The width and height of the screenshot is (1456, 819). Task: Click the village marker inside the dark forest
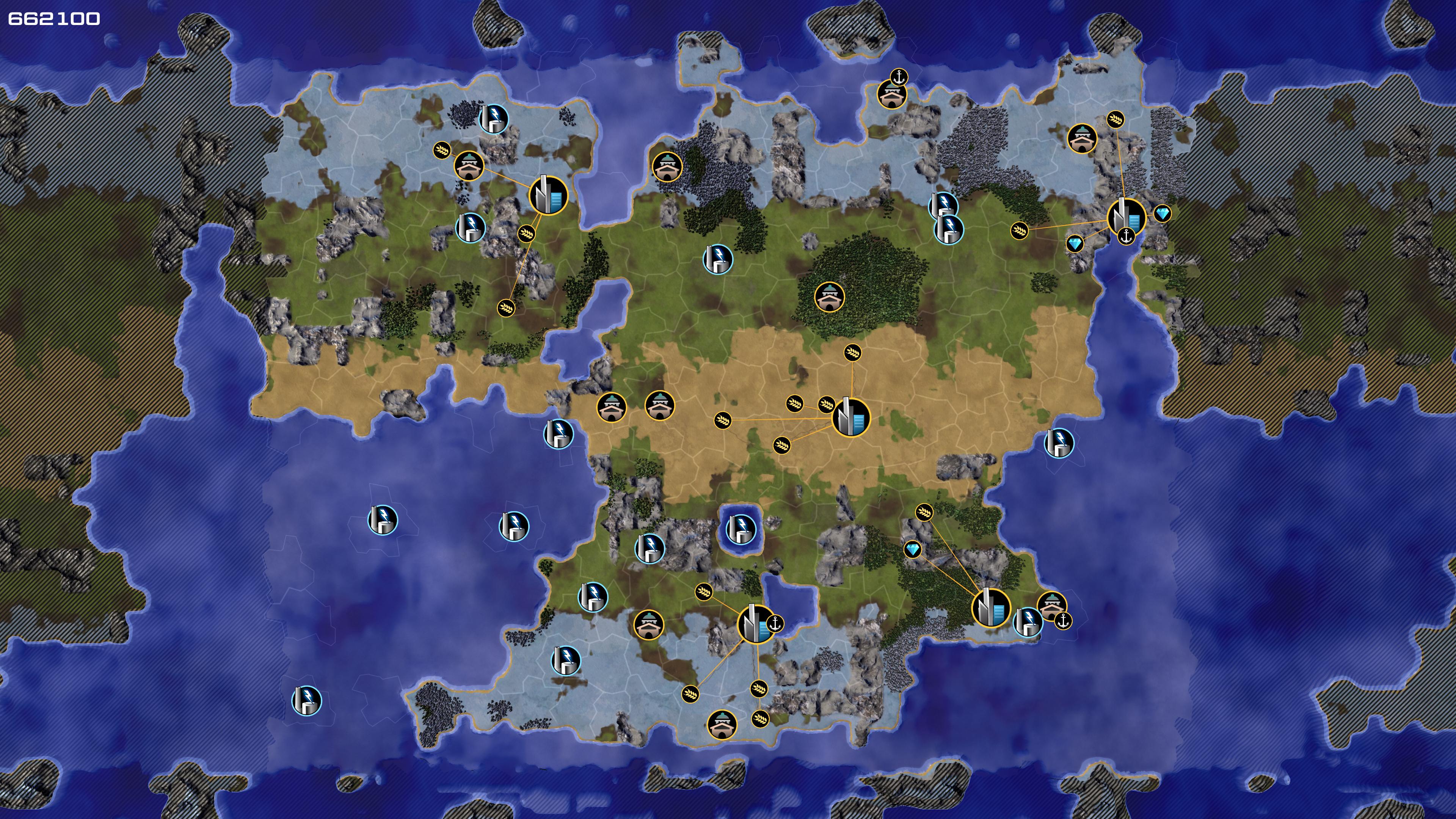tap(829, 297)
